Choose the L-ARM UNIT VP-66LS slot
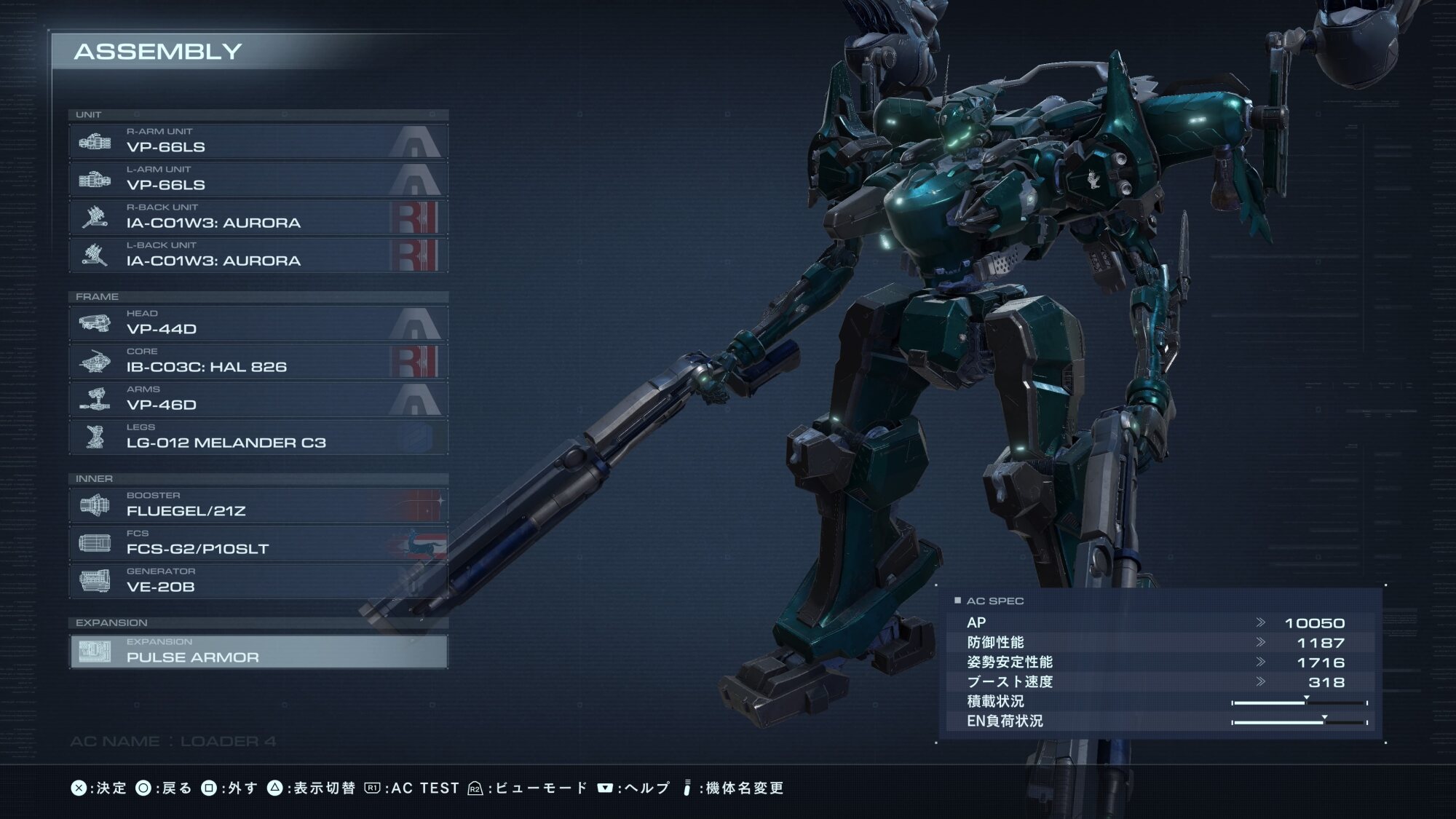 point(258,179)
